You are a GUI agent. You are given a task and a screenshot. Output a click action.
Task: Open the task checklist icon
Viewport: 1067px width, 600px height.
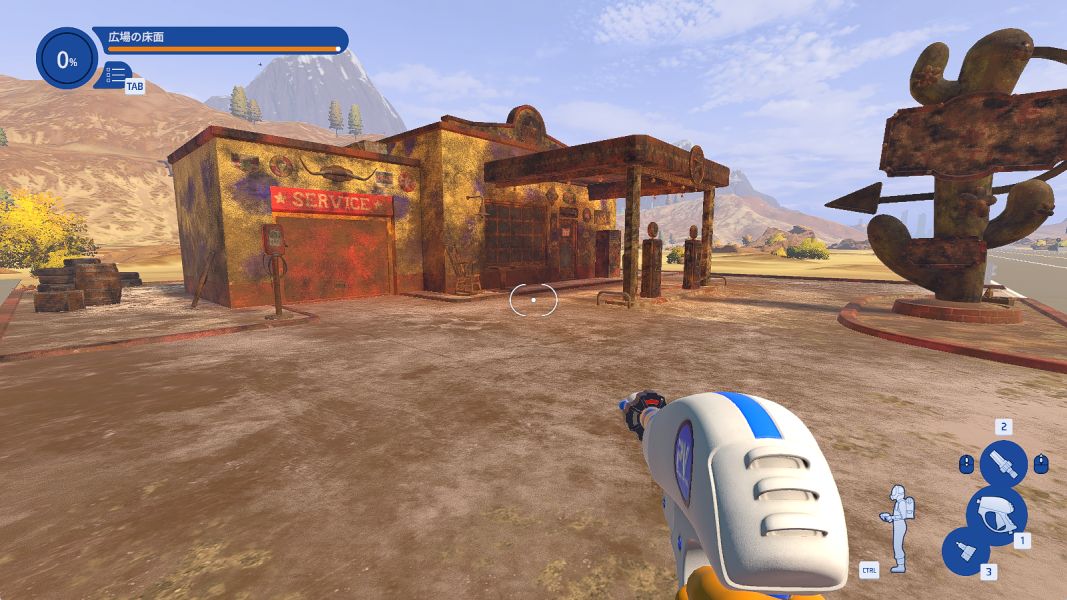pyautogui.click(x=116, y=74)
